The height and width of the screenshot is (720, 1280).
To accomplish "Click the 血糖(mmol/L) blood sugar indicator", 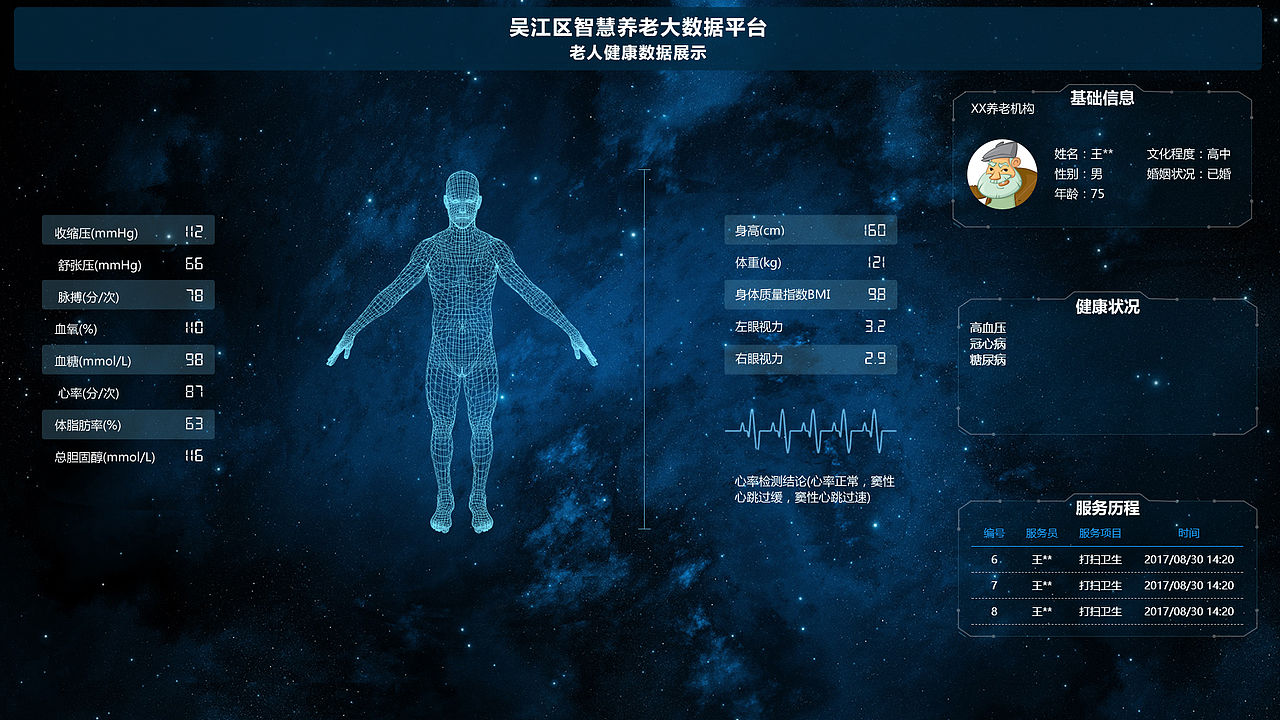I will (127, 359).
